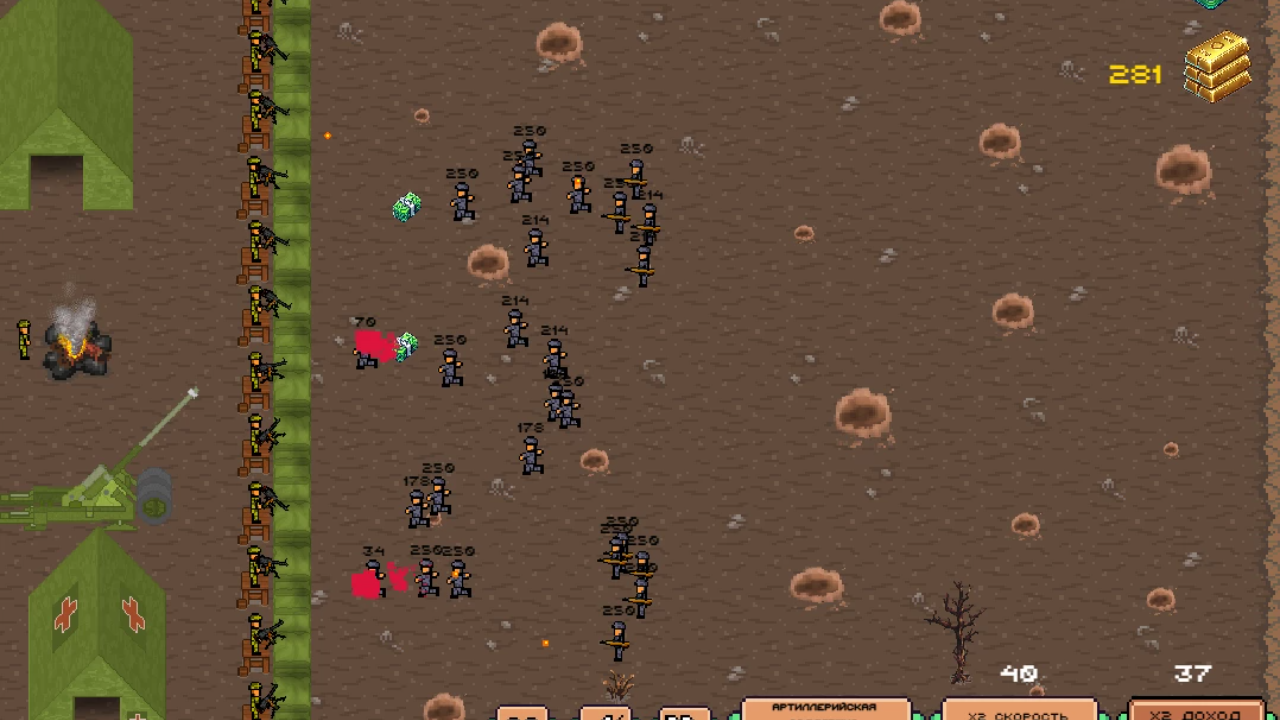Click the gold counter reading 281
1280x720 pixels.
pos(1135,74)
